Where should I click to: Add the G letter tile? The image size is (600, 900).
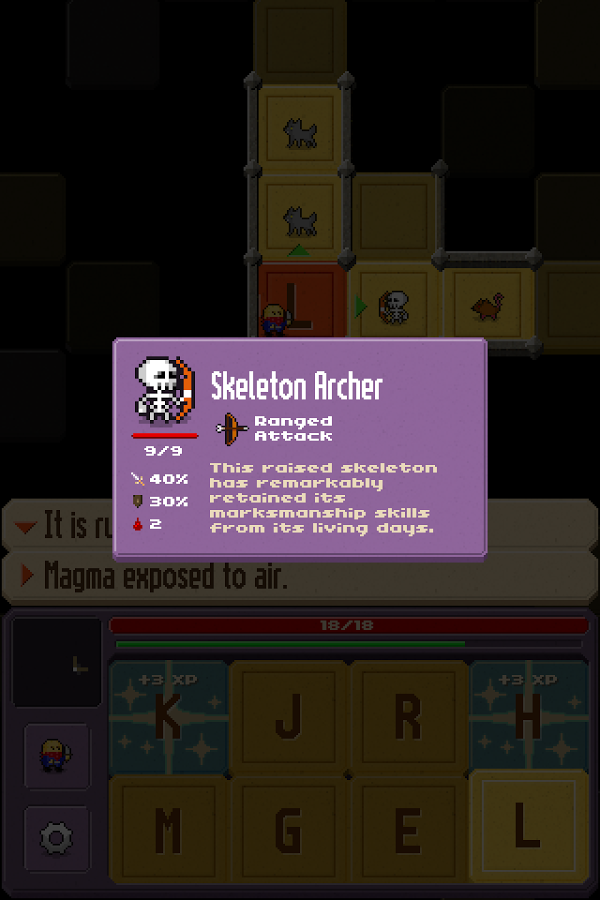288,830
